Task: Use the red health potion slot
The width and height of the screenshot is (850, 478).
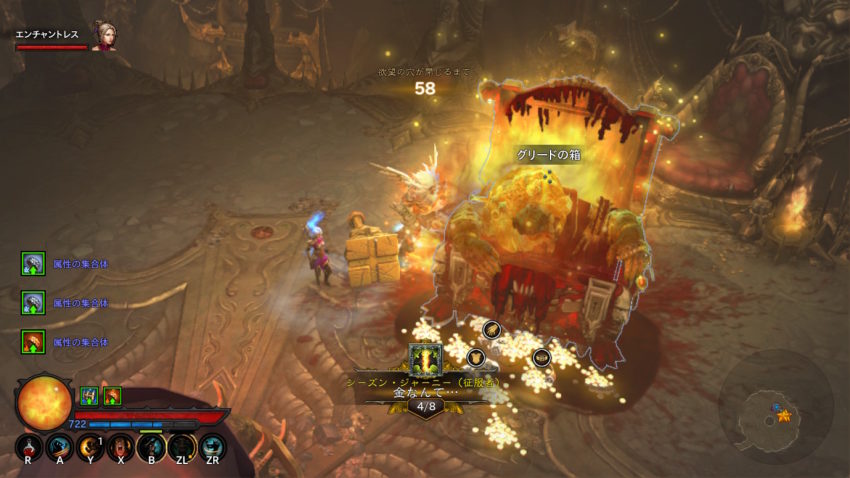Action: pyautogui.click(x=30, y=447)
